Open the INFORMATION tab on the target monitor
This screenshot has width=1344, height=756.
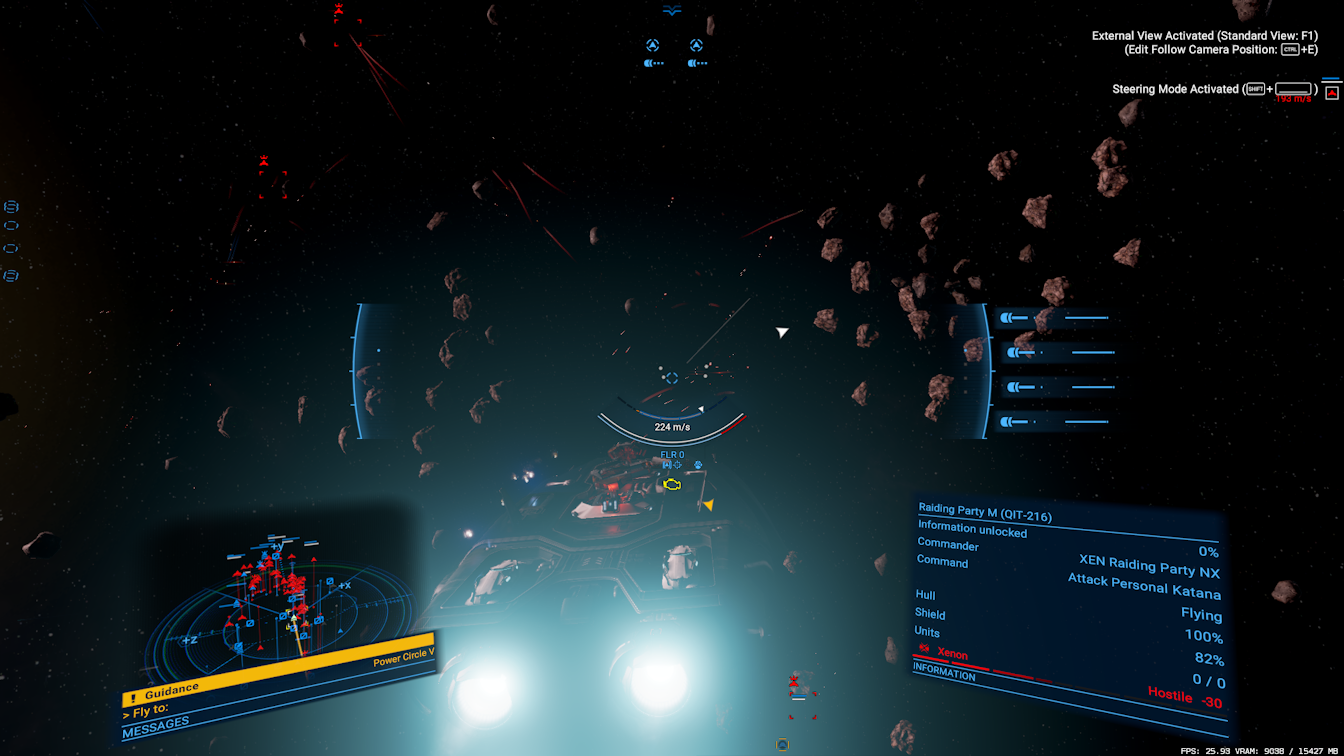pyautogui.click(x=944, y=674)
